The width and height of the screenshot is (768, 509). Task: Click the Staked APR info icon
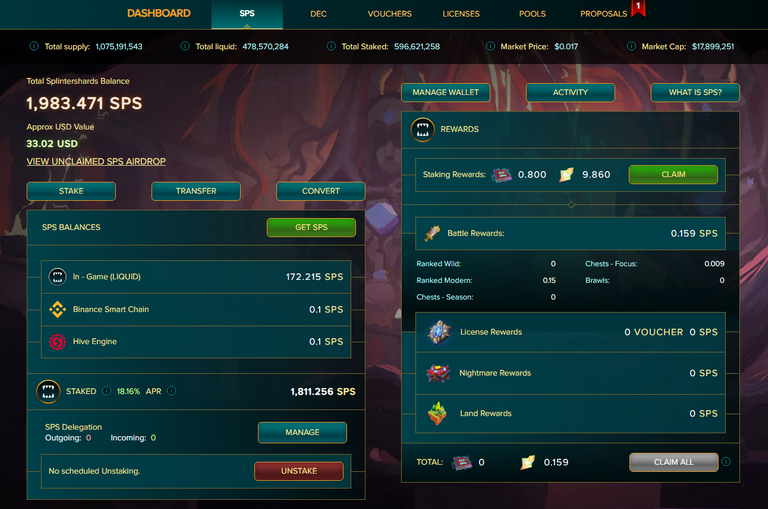pyautogui.click(x=171, y=391)
